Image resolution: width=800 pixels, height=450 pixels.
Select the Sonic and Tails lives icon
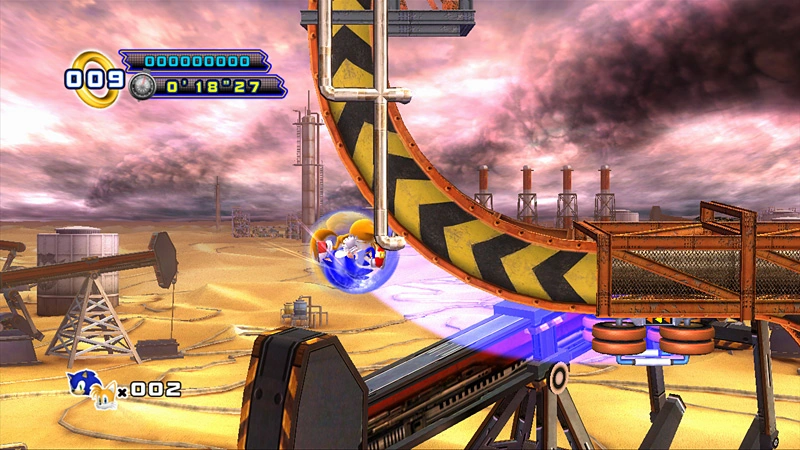coord(91,387)
